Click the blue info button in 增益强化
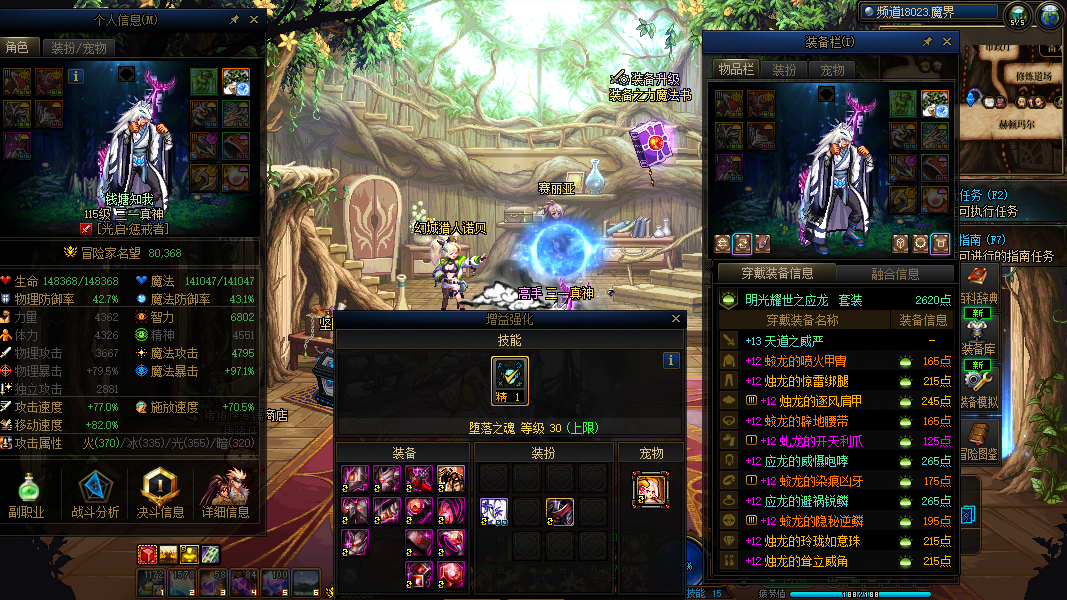 pyautogui.click(x=671, y=361)
